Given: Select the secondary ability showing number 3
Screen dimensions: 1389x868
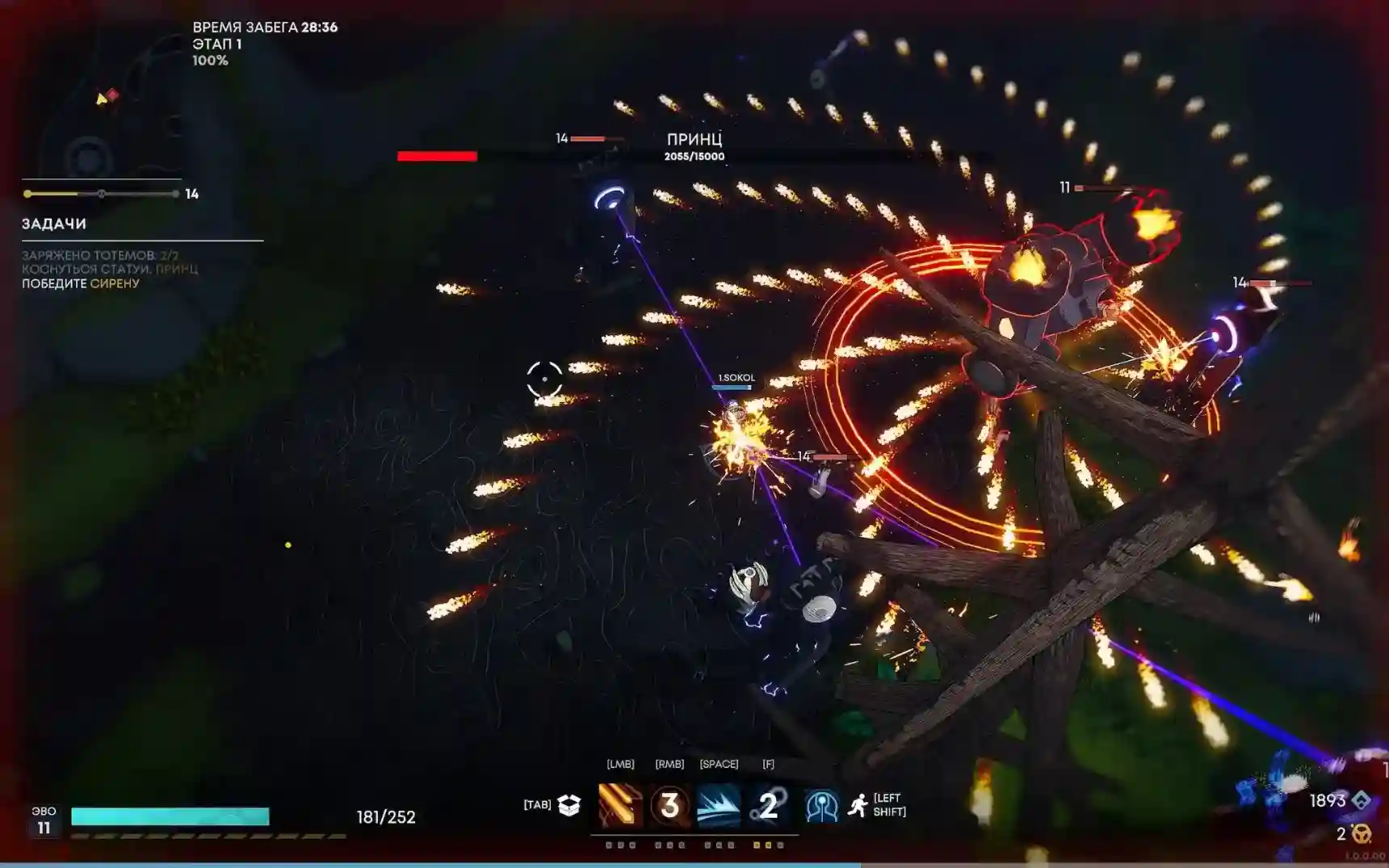Looking at the screenshot, I should 669,805.
